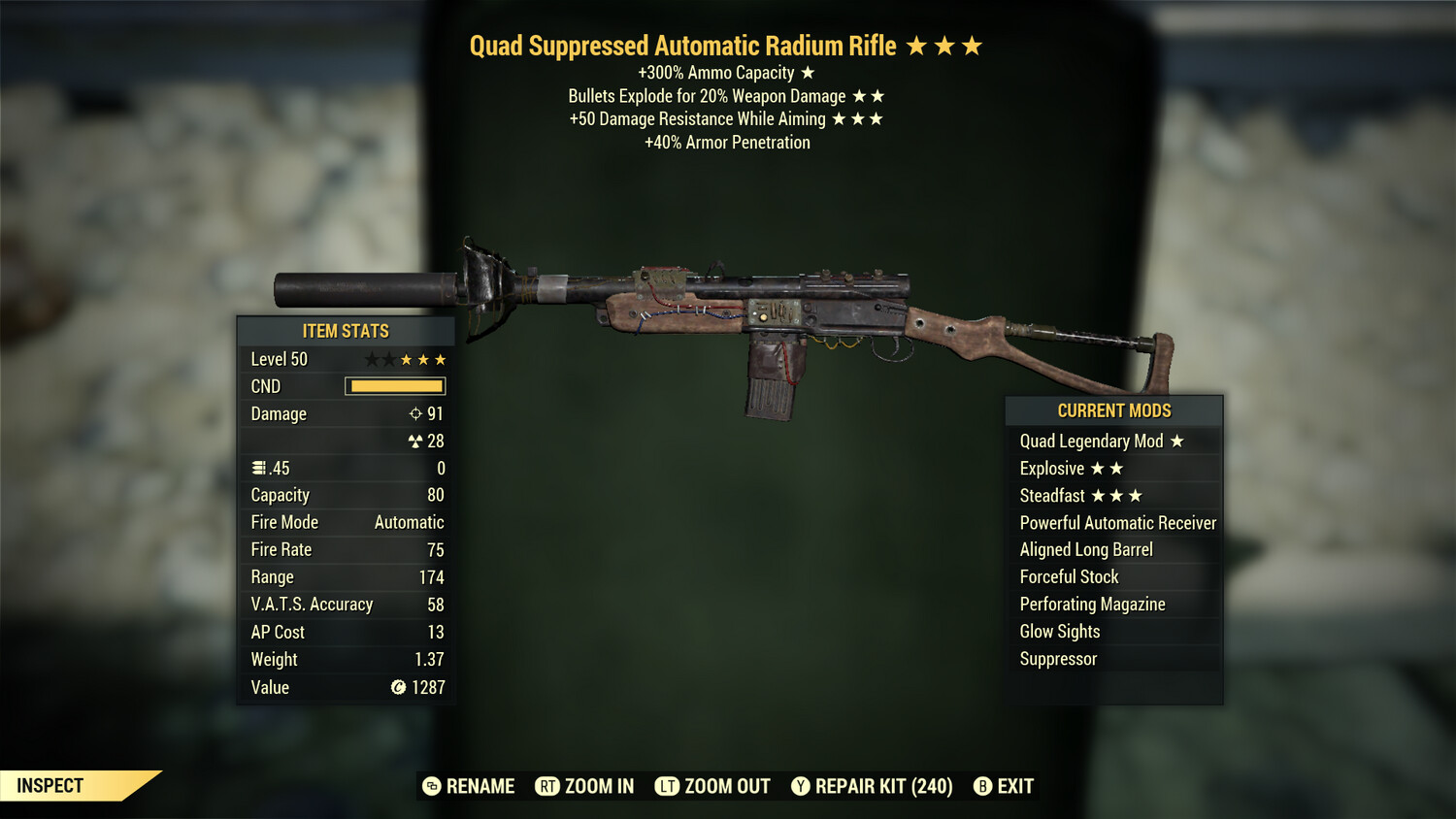Toggle the Suppressor mod in Current Mods
This screenshot has width=1456, height=819.
point(1058,659)
